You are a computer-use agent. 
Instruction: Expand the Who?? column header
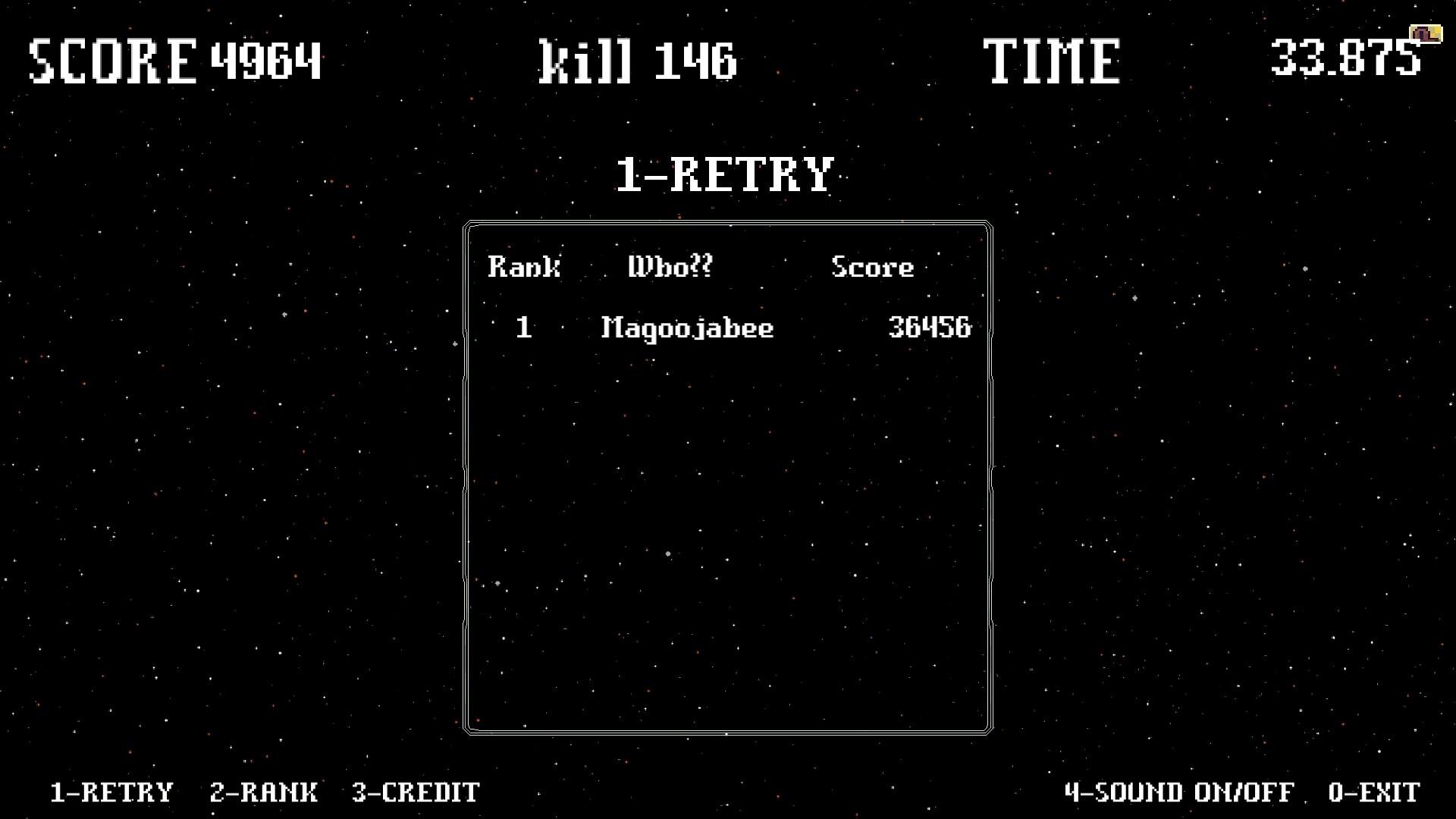[x=670, y=267]
